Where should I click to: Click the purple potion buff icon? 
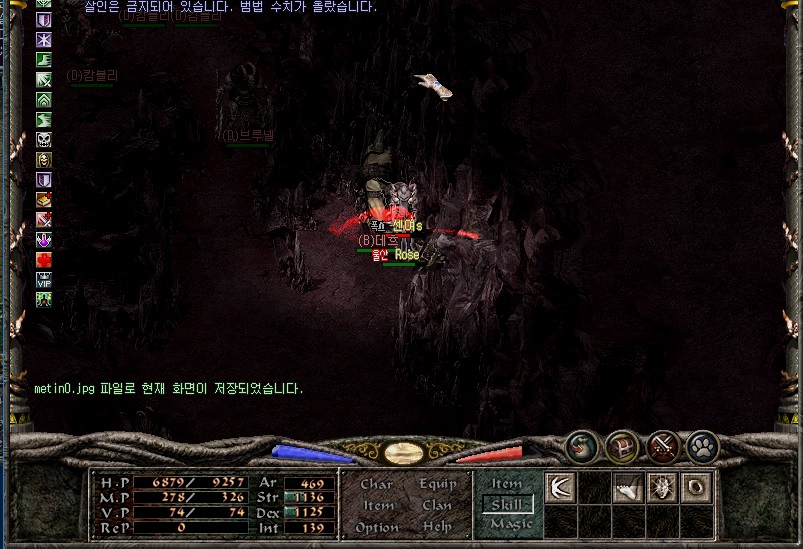[x=44, y=240]
